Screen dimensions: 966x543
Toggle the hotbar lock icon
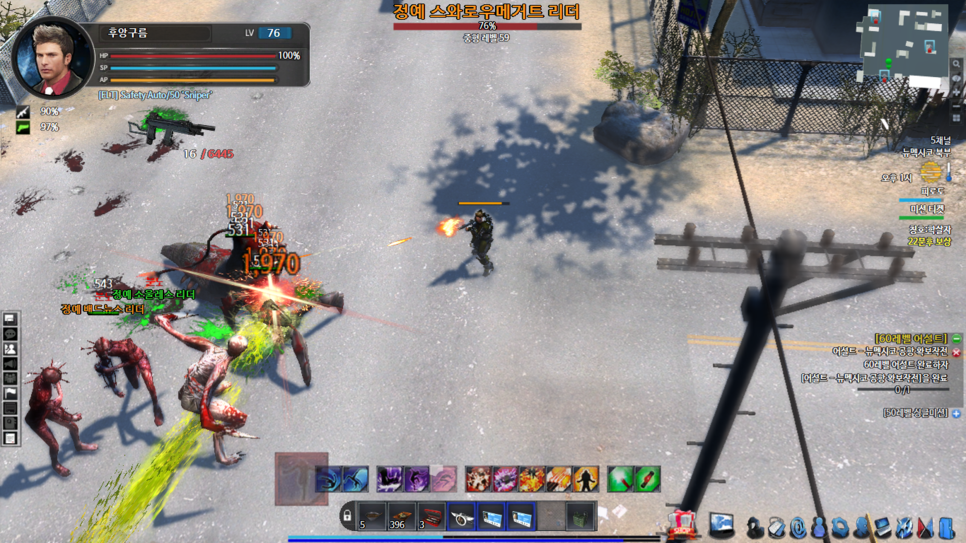(x=347, y=517)
